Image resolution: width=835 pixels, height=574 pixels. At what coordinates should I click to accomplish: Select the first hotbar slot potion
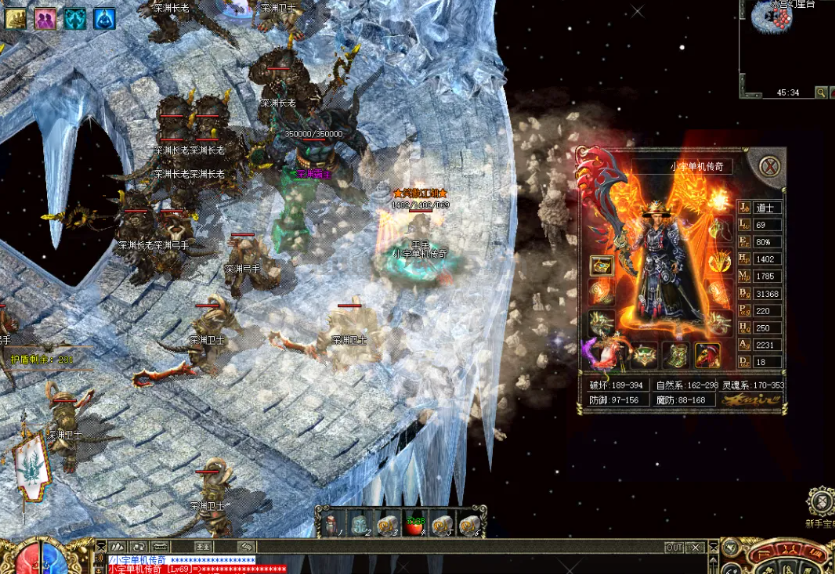[332, 524]
